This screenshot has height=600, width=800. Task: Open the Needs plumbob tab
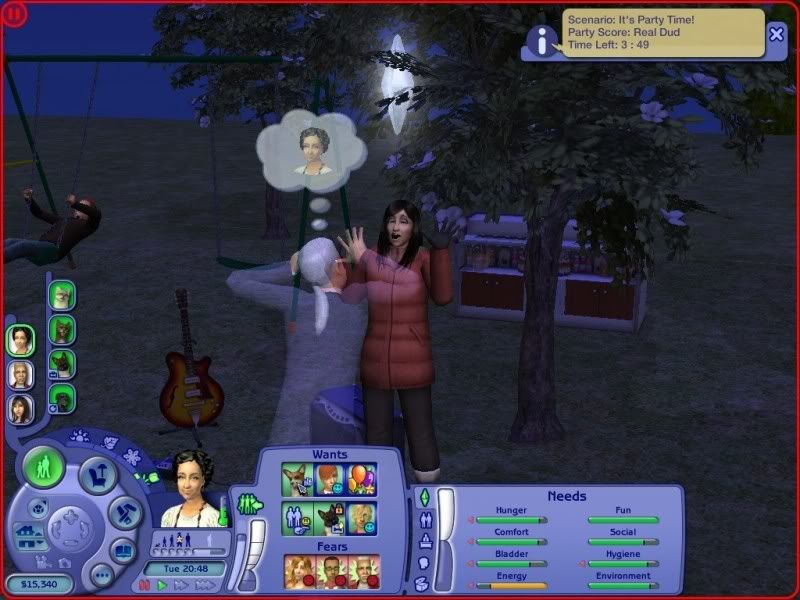pos(424,497)
